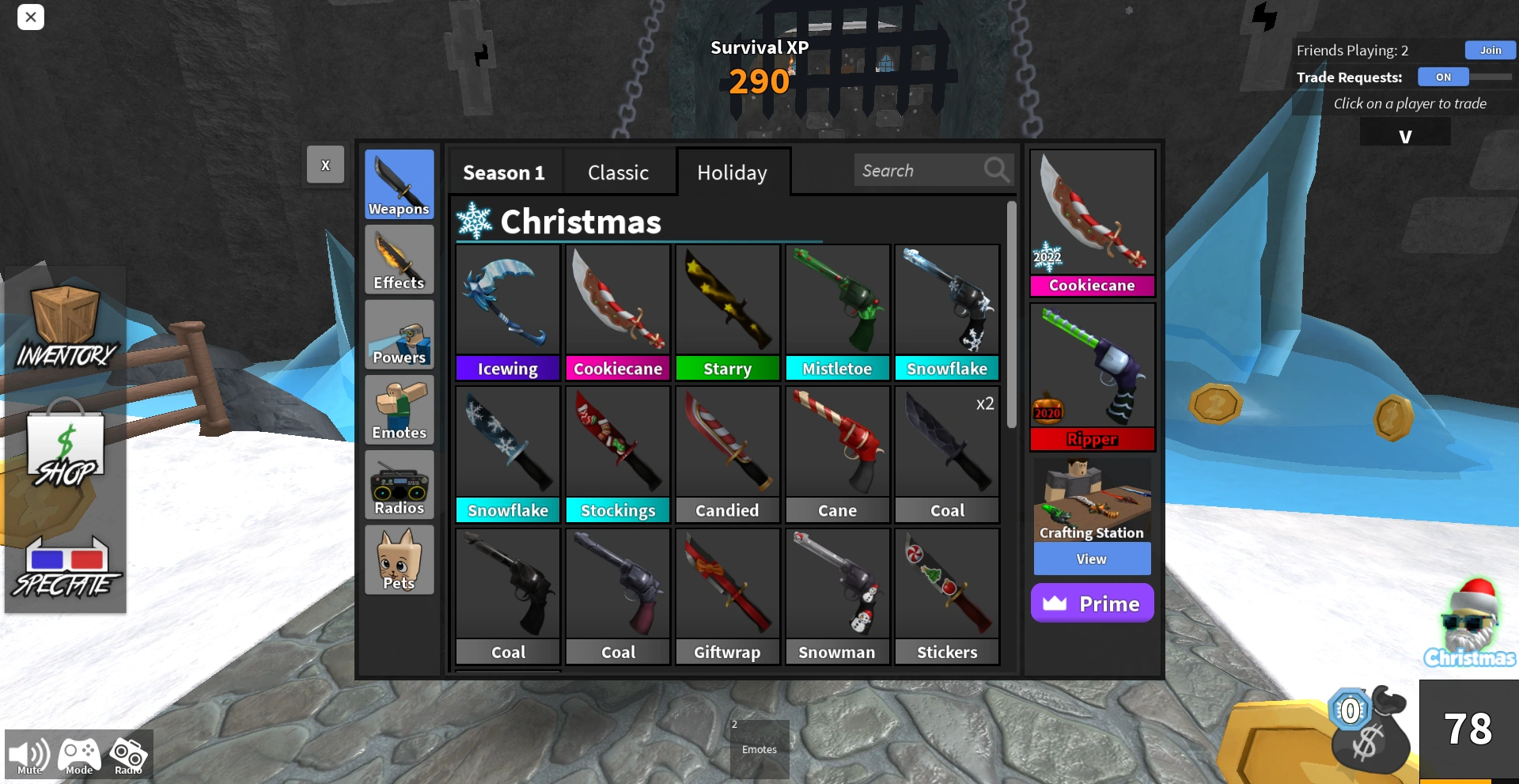Open the Season 1 tab

point(504,172)
